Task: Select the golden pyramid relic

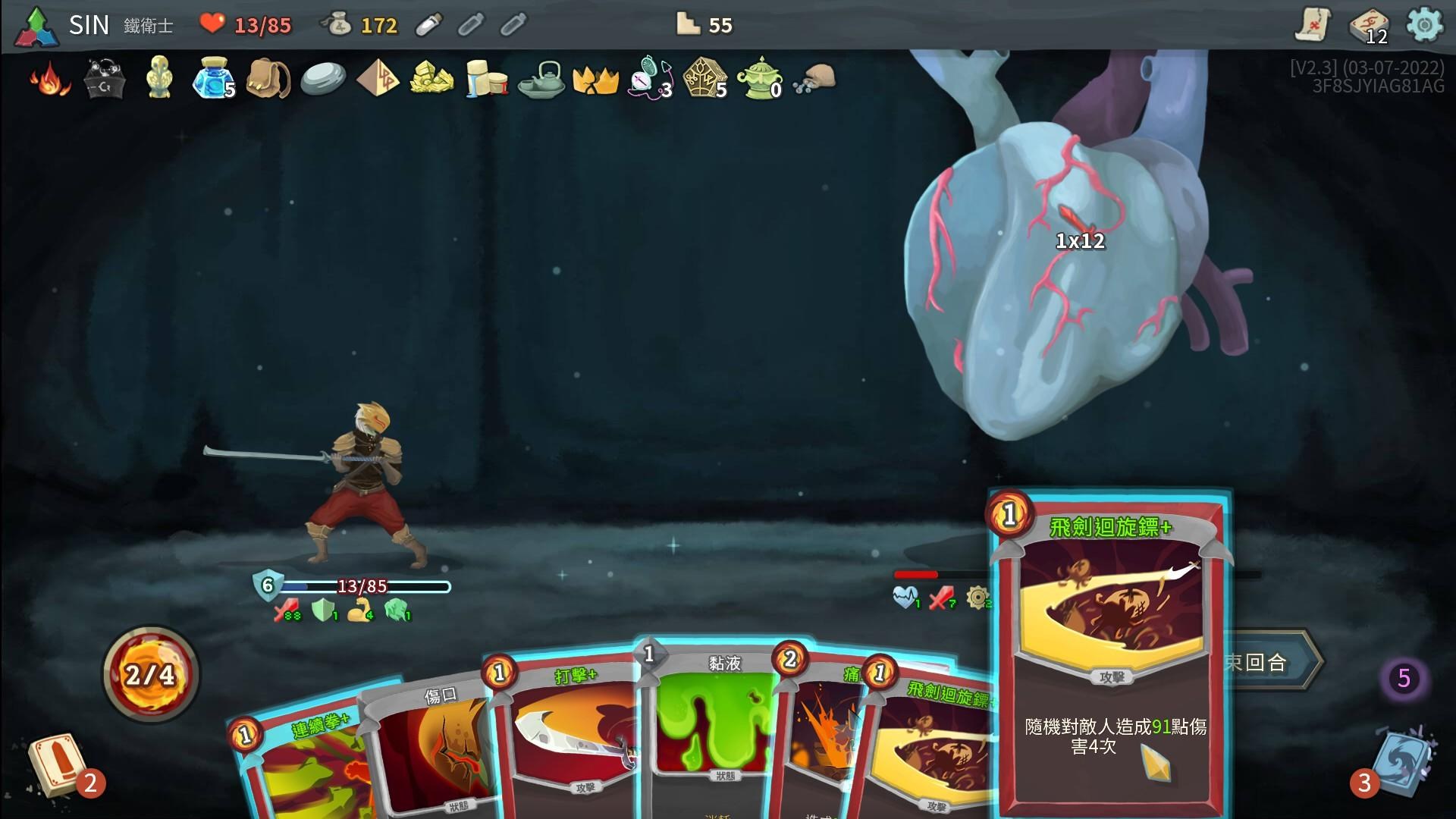Action: pos(378,80)
